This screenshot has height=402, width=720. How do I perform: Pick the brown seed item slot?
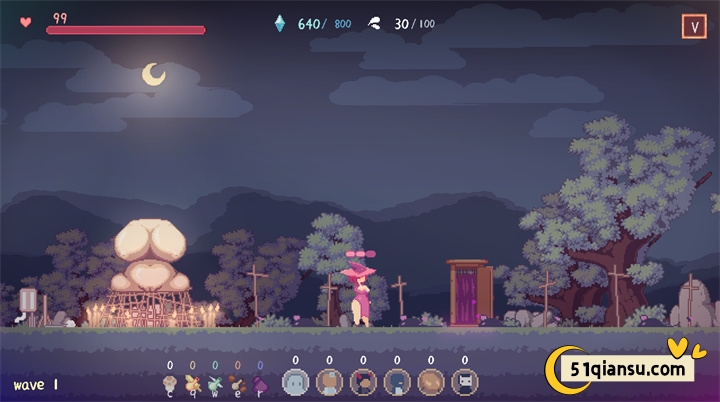[237, 382]
